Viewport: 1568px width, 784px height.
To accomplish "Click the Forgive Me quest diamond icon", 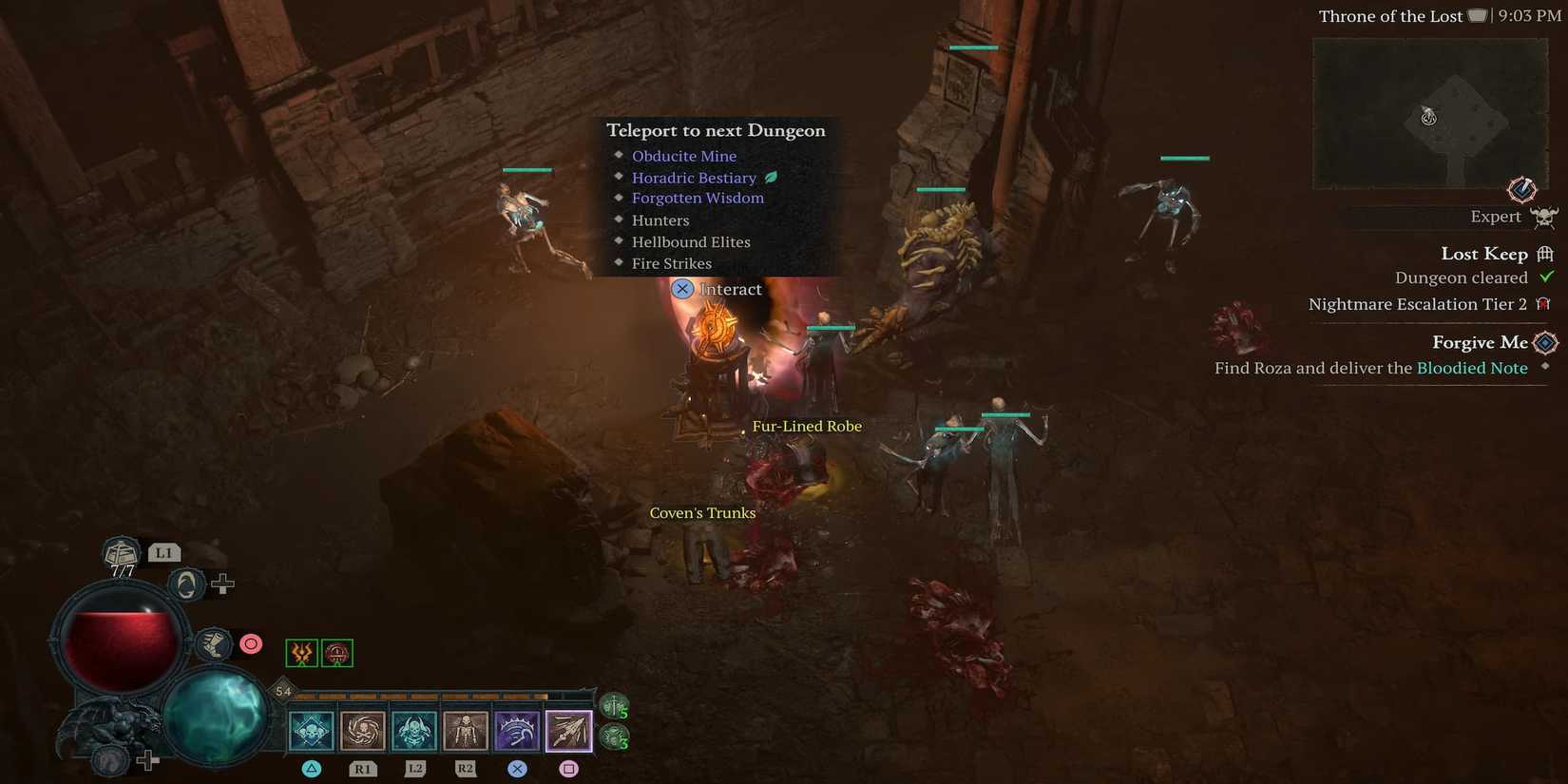I will pos(1546,342).
